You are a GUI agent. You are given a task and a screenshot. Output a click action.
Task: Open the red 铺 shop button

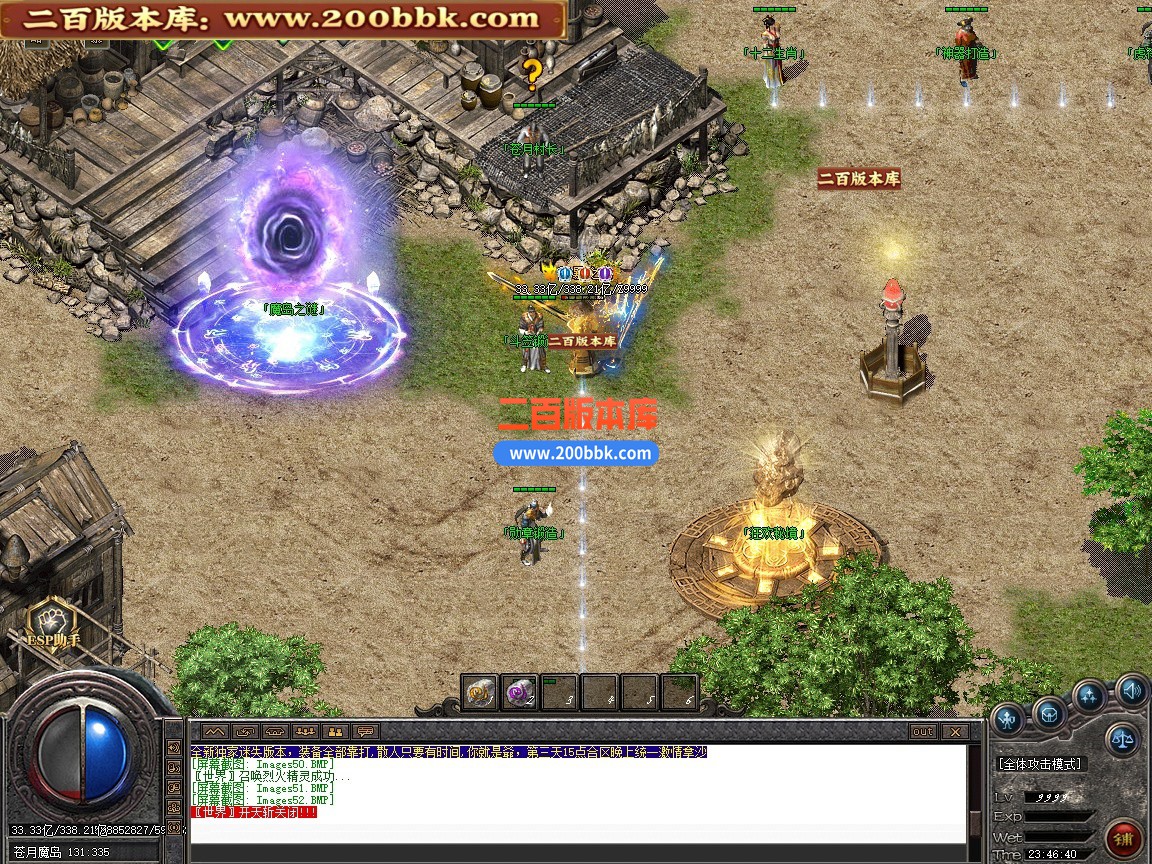click(x=1125, y=836)
